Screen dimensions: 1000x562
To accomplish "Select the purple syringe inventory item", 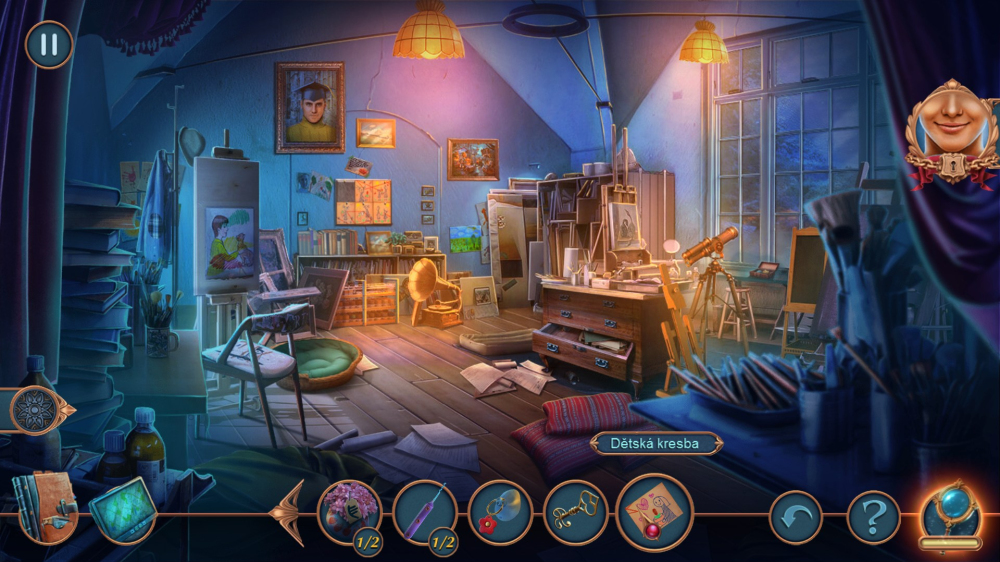I will point(425,513).
